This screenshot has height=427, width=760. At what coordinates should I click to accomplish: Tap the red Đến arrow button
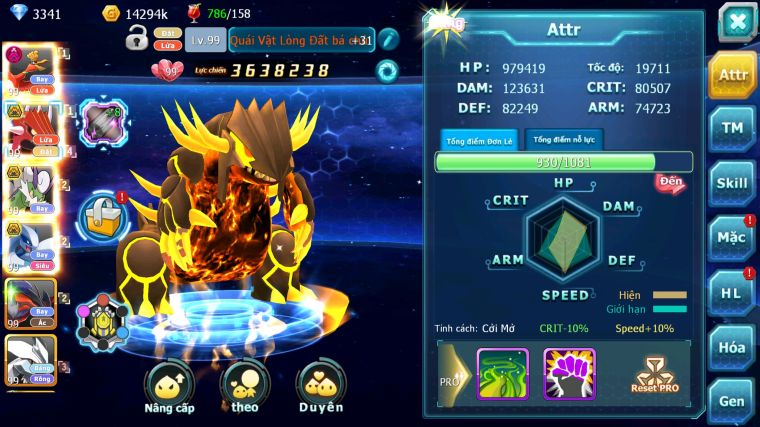pyautogui.click(x=671, y=183)
